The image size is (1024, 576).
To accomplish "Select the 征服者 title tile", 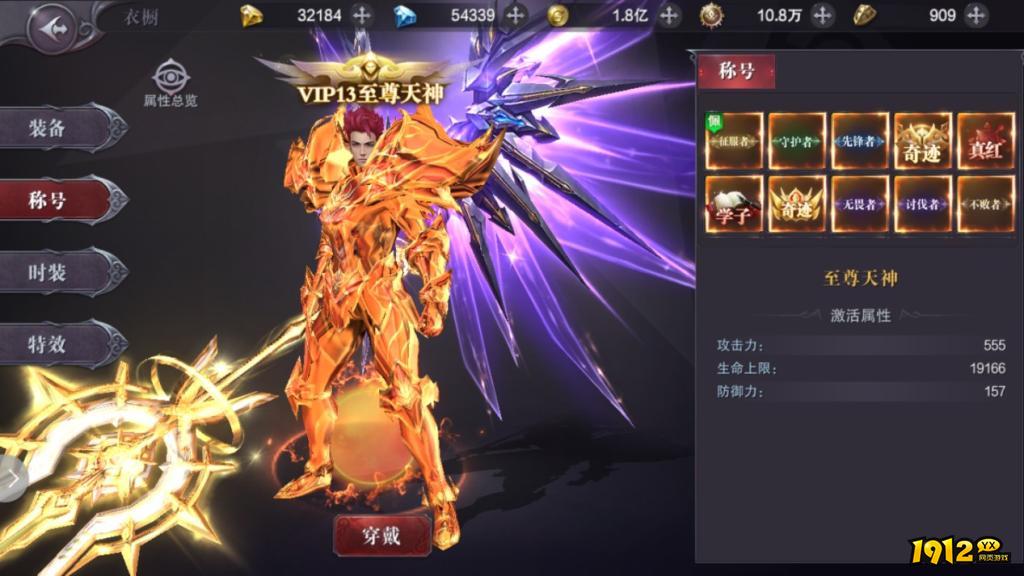I will click(x=735, y=142).
